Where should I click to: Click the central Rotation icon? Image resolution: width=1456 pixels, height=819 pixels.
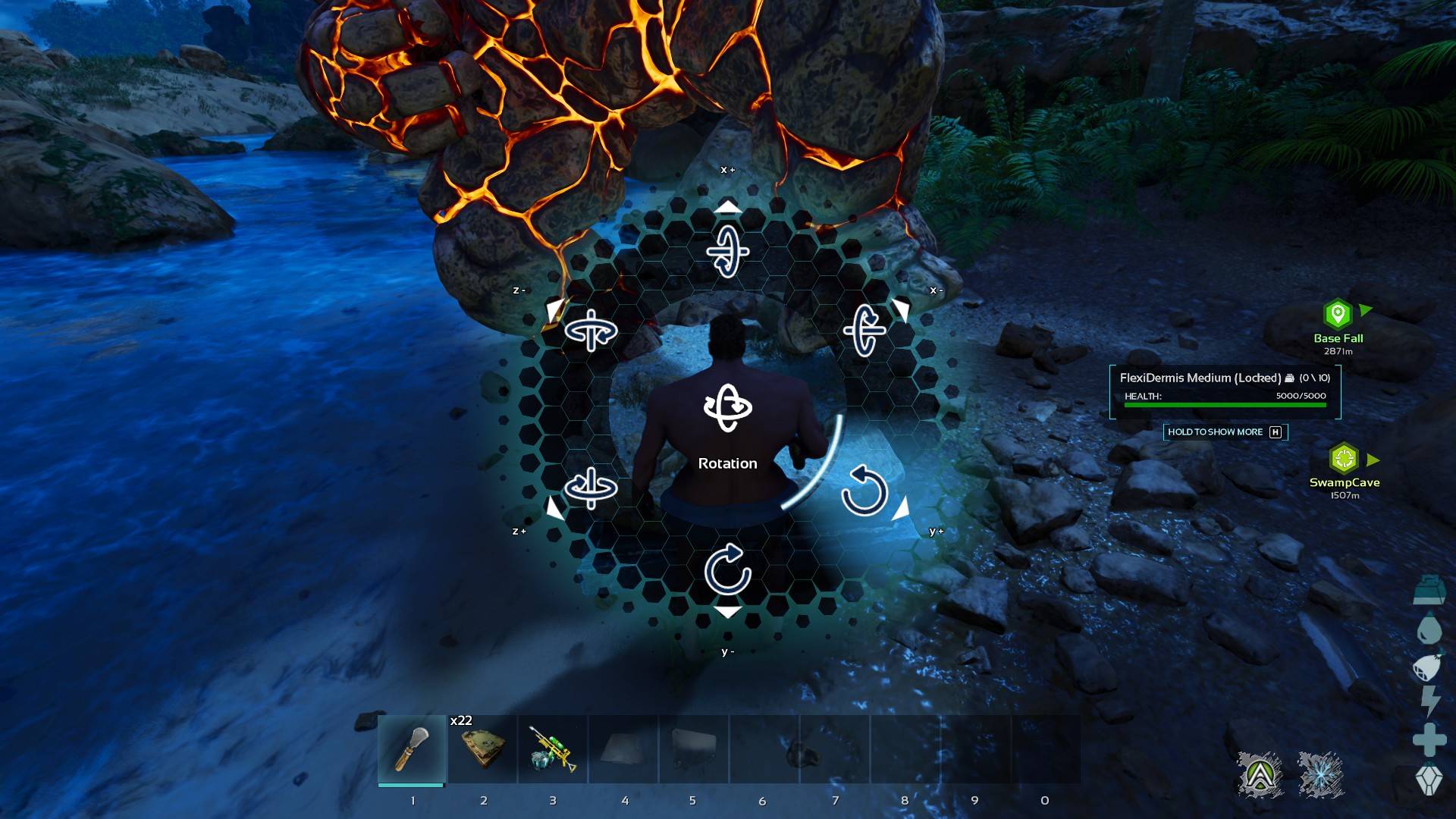[x=727, y=408]
